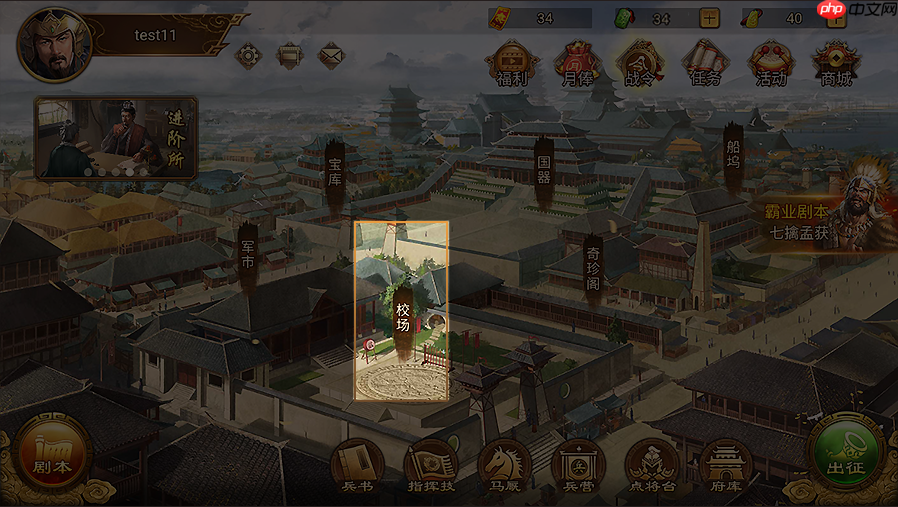The width and height of the screenshot is (898, 507).
Task: Enter the 商城 shop
Action: 835,63
